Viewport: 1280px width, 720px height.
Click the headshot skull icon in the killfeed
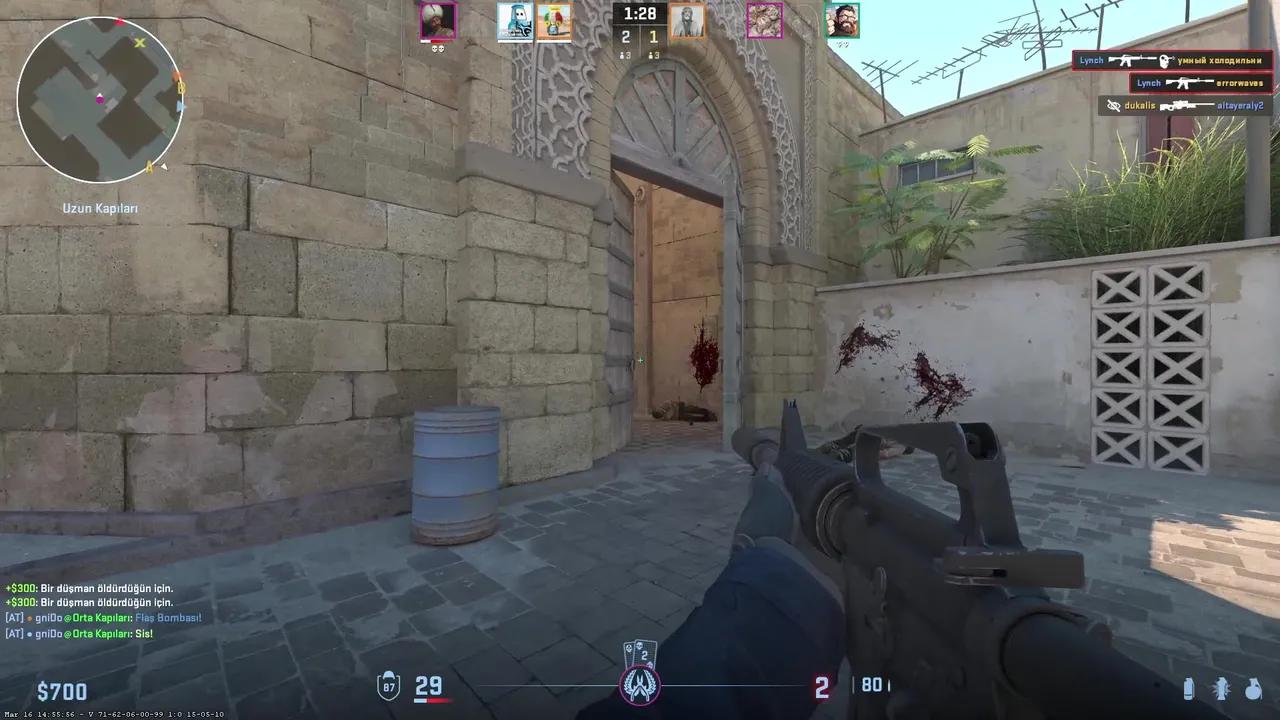[1164, 61]
